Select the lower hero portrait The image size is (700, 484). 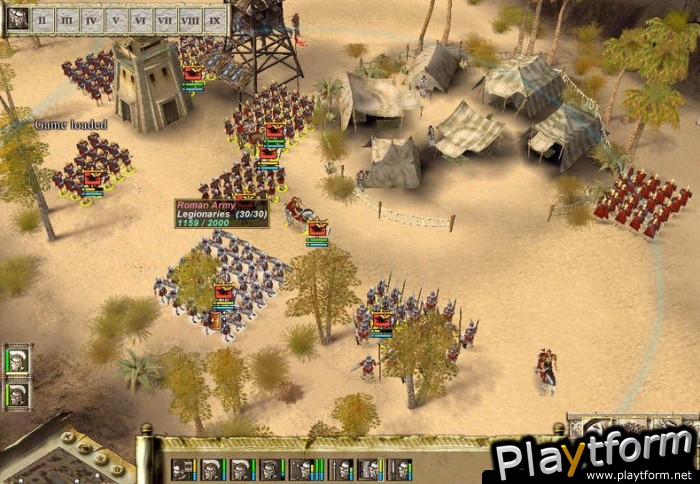[x=18, y=393]
